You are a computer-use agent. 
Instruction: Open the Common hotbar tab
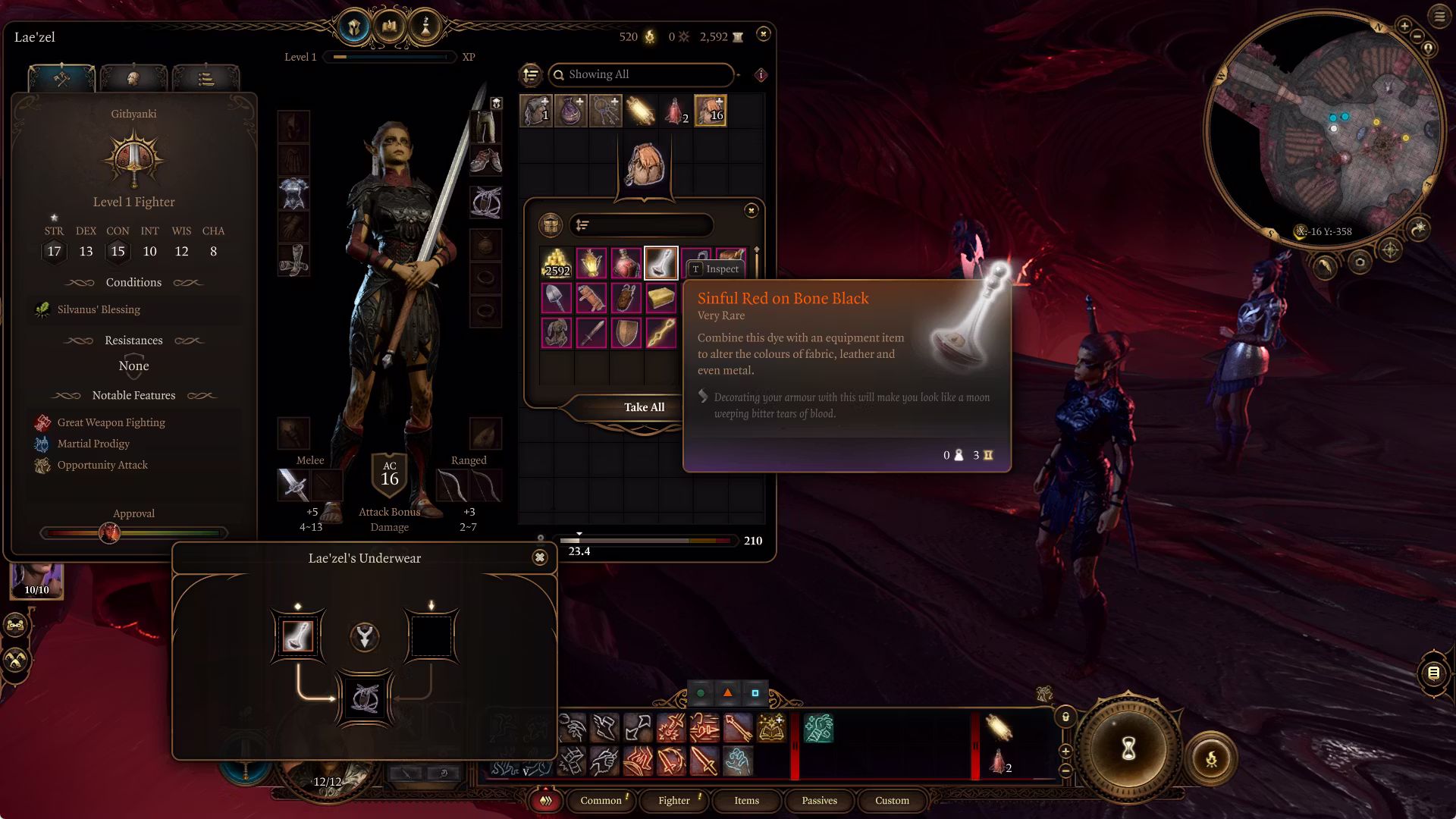coord(601,800)
